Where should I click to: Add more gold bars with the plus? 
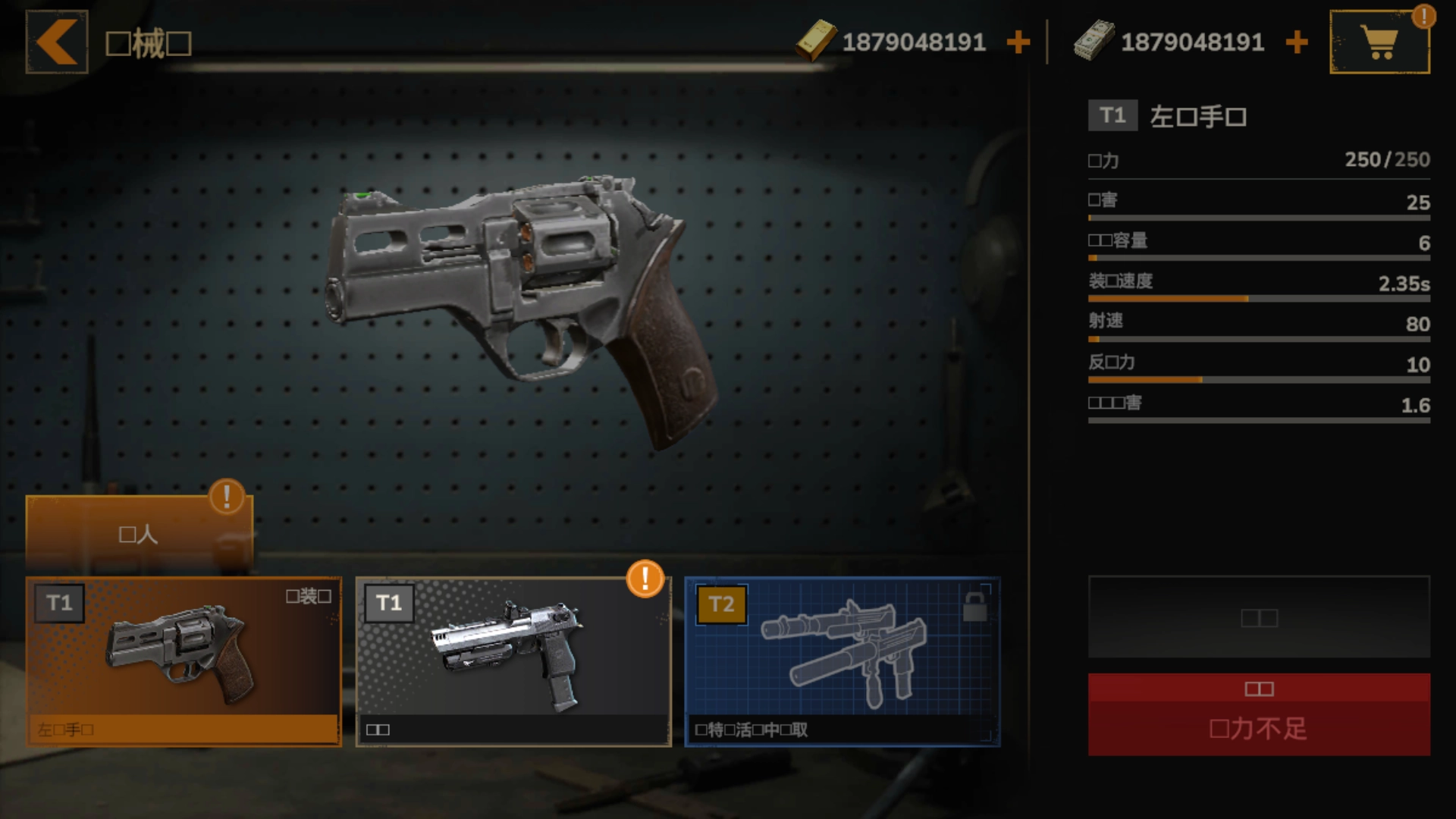click(1018, 42)
